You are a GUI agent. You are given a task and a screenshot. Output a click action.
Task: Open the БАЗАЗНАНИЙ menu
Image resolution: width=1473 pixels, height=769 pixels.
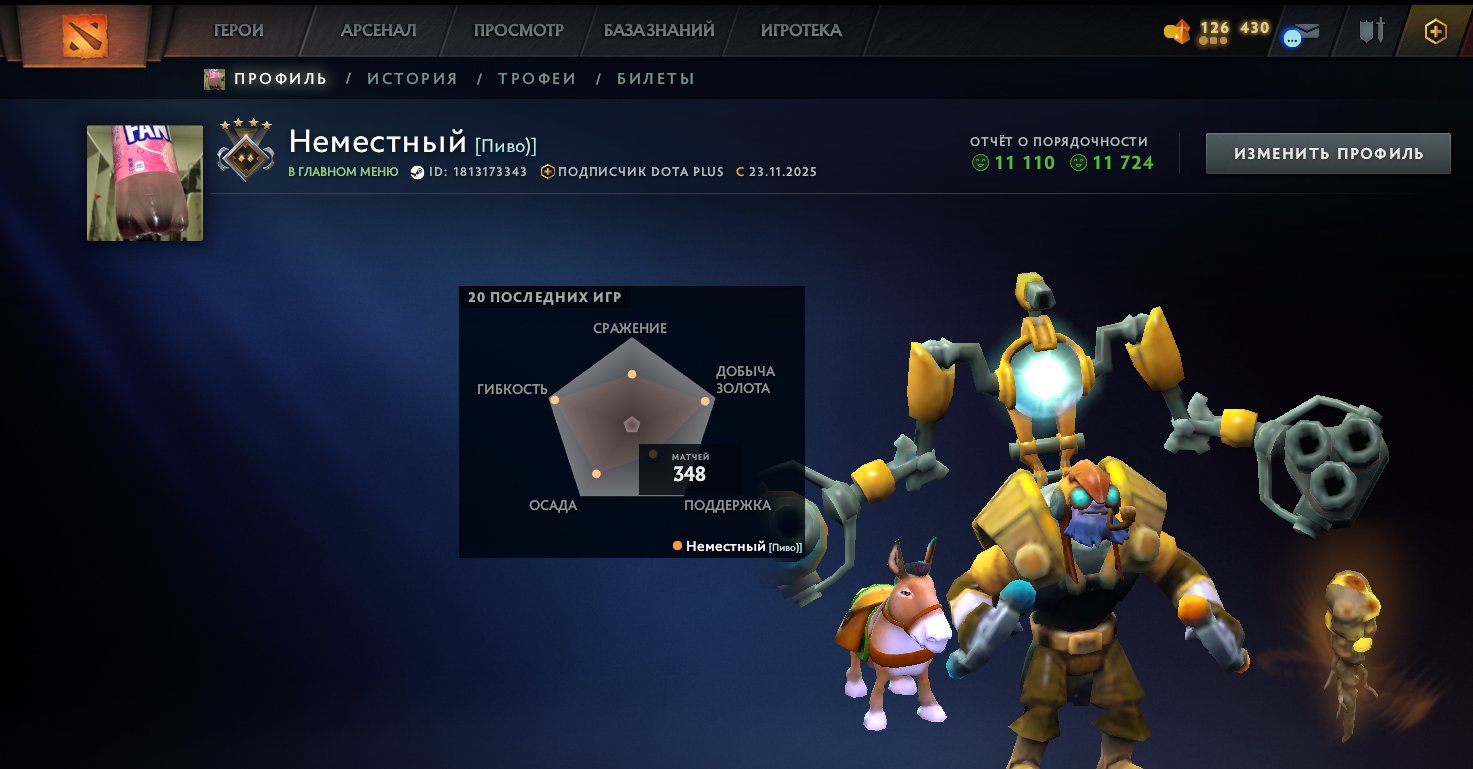coord(658,30)
